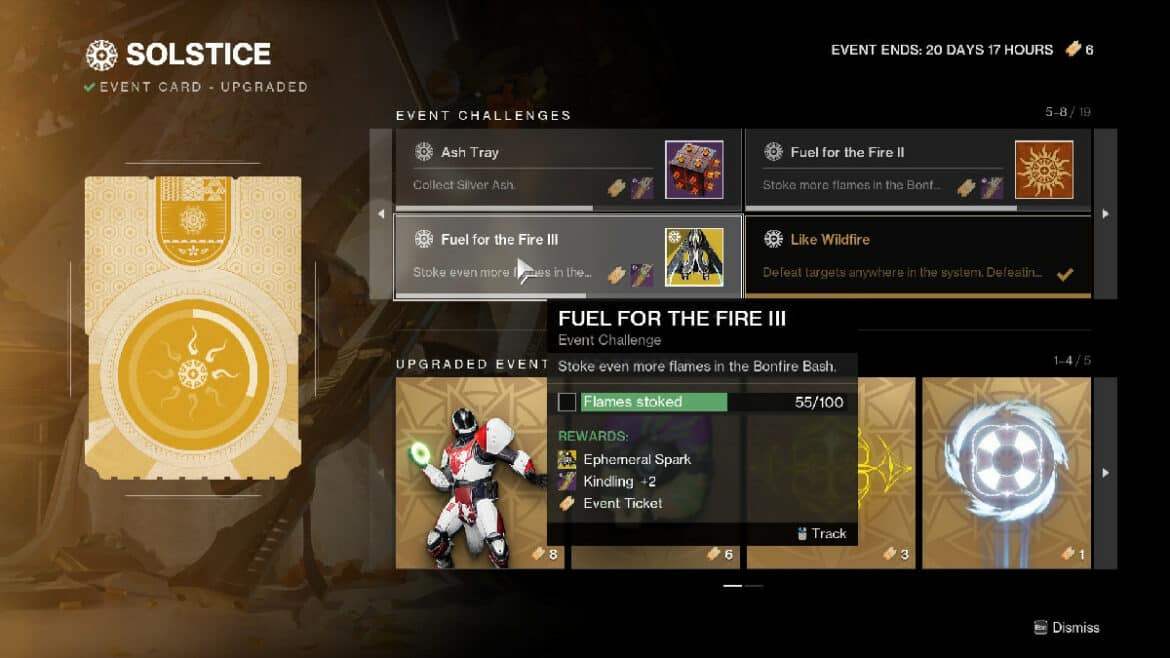
Task: Select the Fuel for the Fire III challenge
Action: (567, 256)
